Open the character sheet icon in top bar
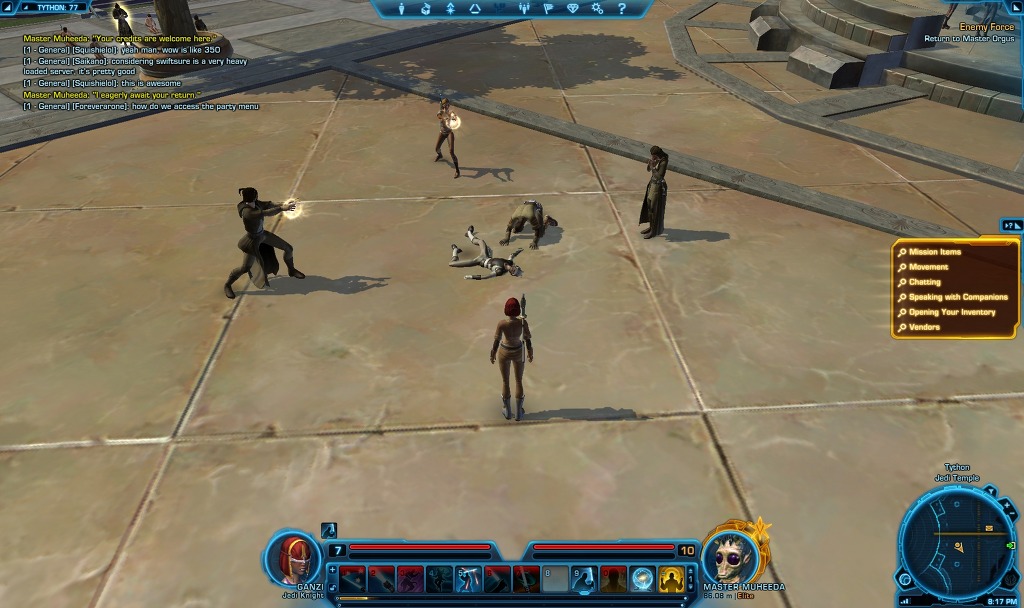 tap(402, 9)
